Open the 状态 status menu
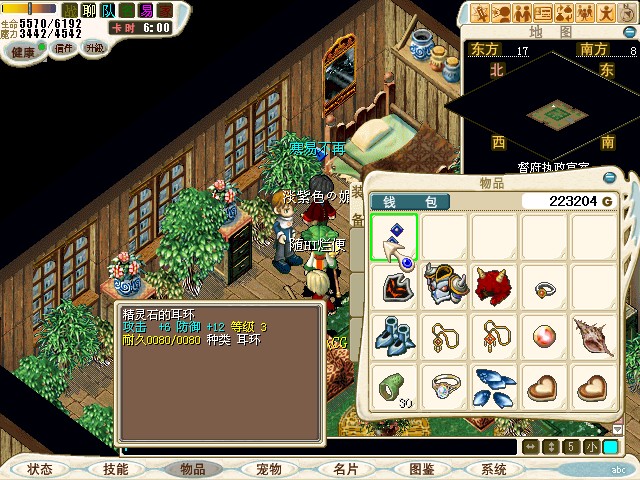640x480 pixels. pyautogui.click(x=41, y=469)
